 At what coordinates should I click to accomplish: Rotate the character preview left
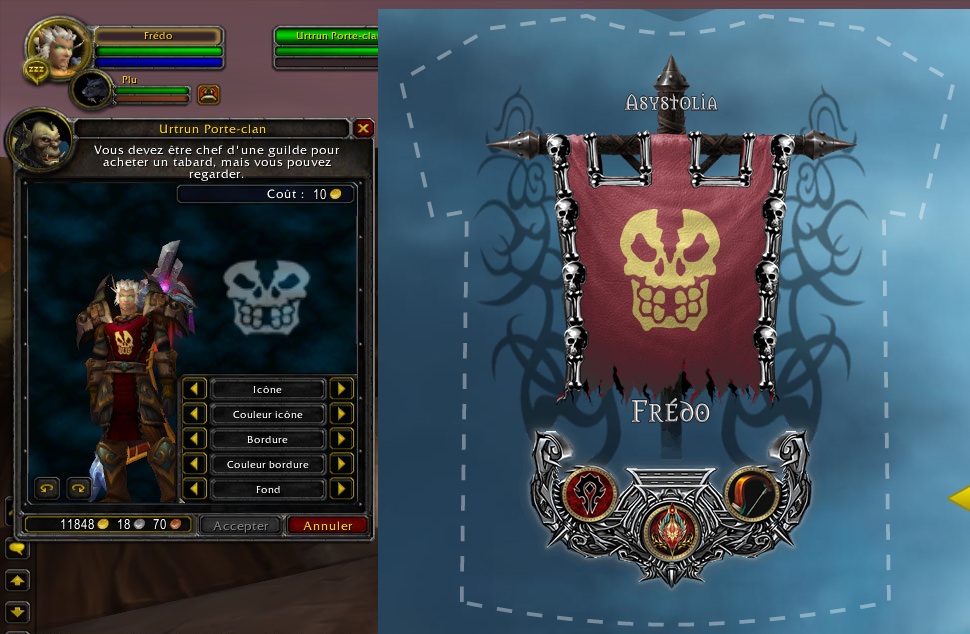tap(47, 488)
